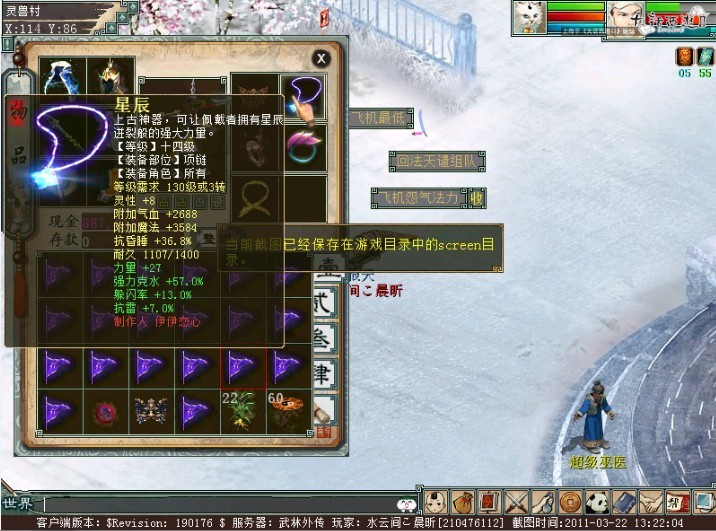Image resolution: width=716 pixels, height=531 pixels.
Task: Click the crossed swords attack button
Action: pos(516,502)
